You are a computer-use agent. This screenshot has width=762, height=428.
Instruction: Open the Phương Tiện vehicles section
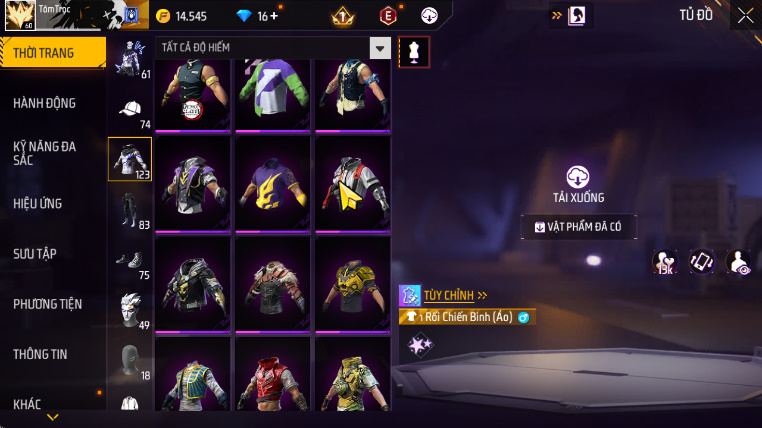[x=48, y=304]
